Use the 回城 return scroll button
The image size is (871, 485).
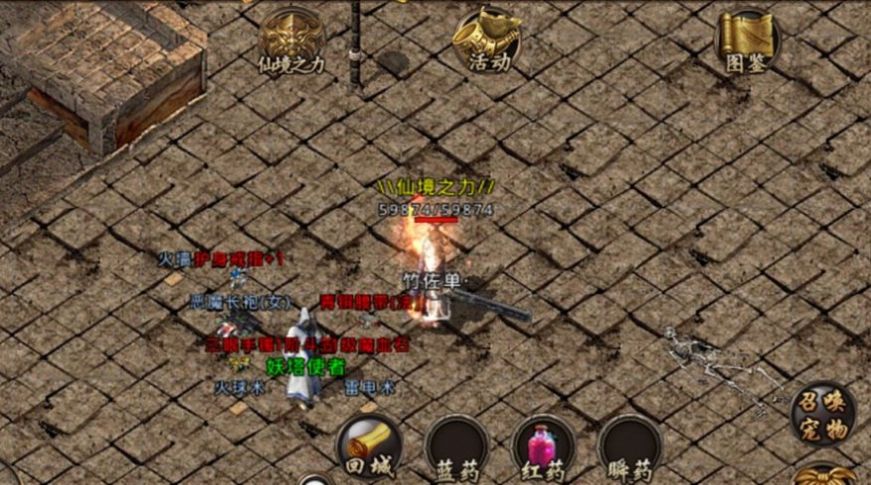369,446
